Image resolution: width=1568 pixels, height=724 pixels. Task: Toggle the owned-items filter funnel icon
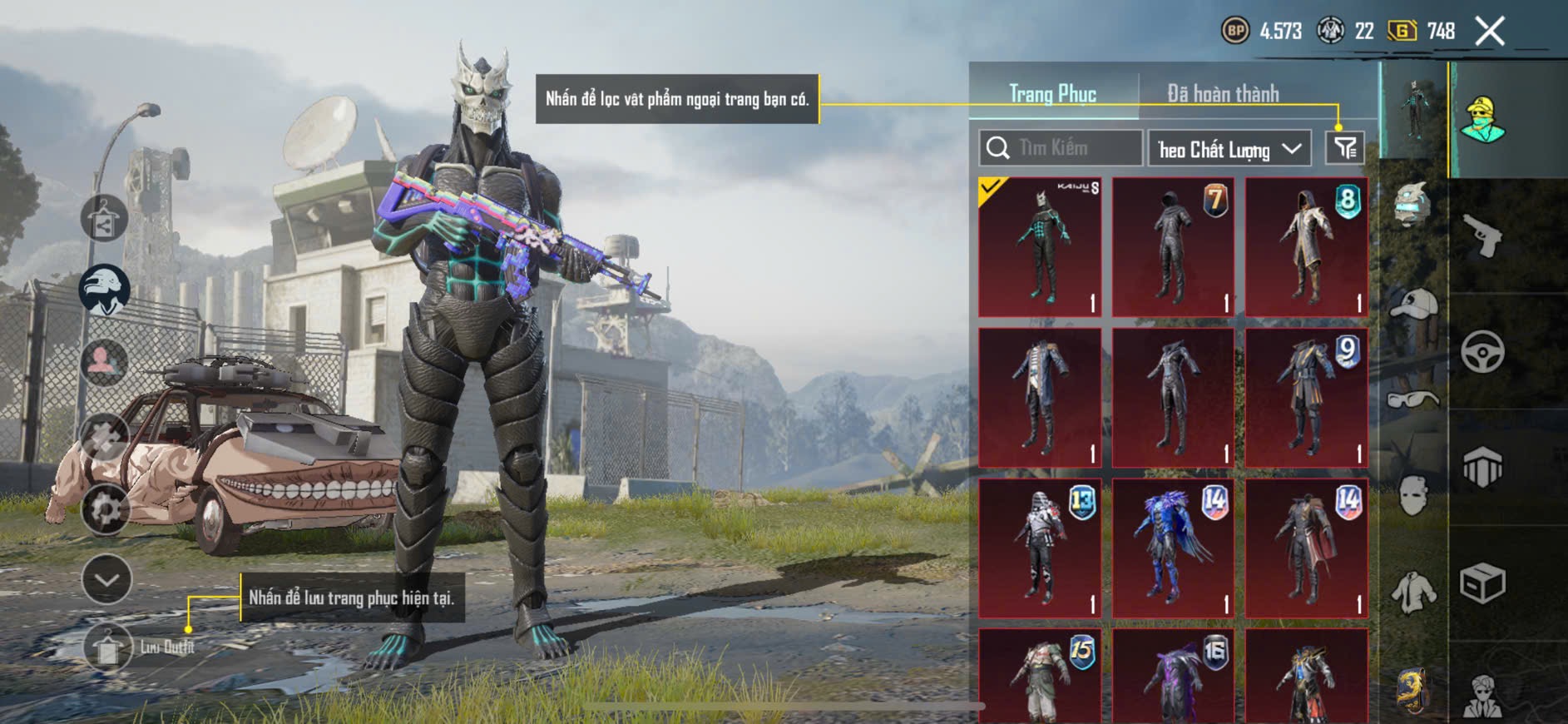click(x=1345, y=148)
